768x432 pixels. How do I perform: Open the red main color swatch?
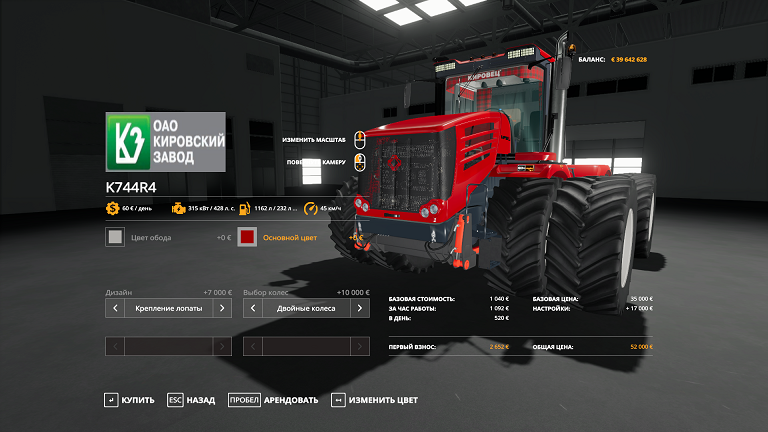[x=247, y=237]
